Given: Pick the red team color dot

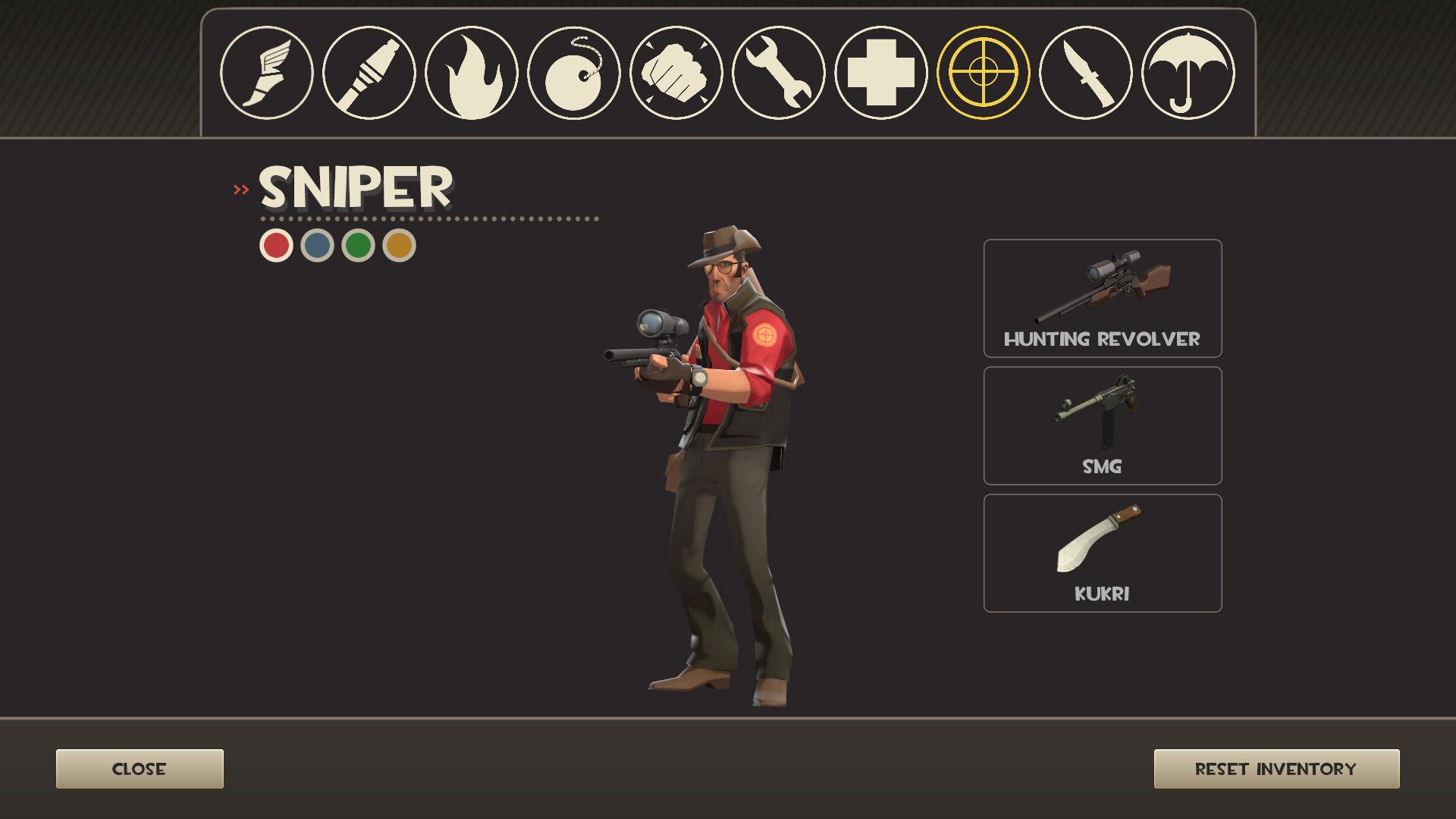Looking at the screenshot, I should pos(276,244).
